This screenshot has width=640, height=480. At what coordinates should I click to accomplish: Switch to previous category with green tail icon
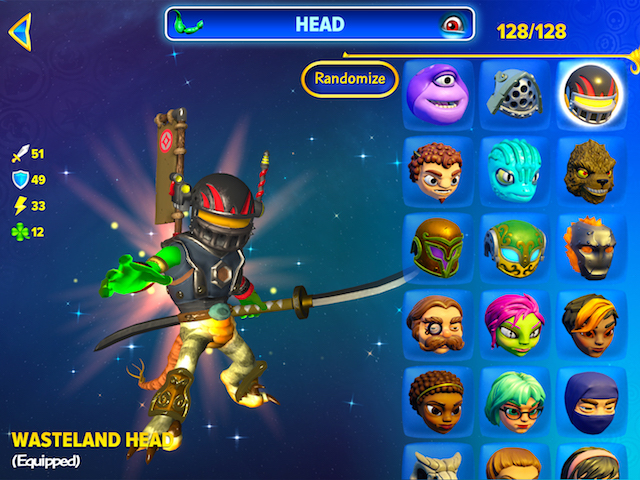point(188,23)
